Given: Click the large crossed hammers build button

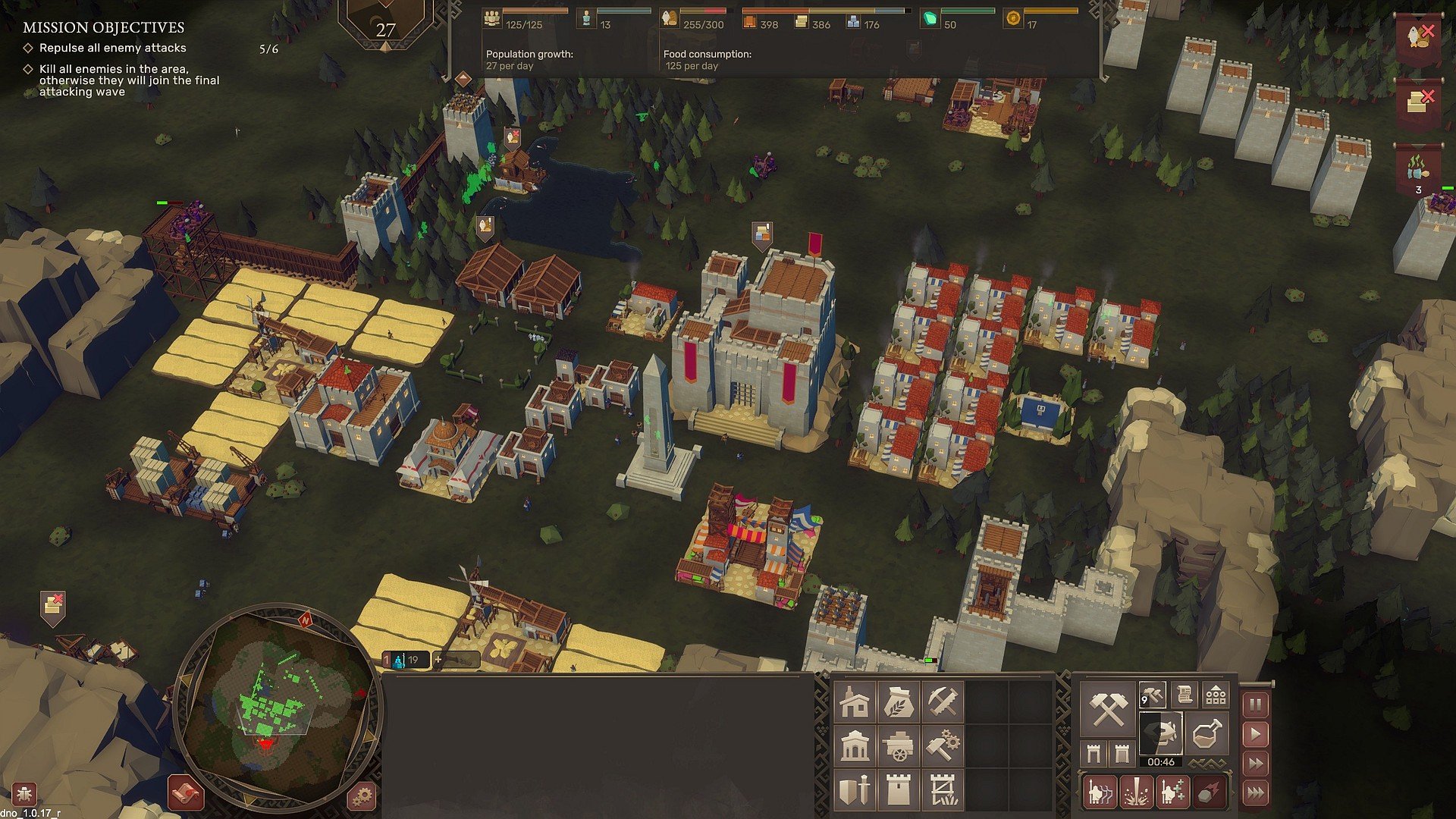Looking at the screenshot, I should 1107,710.
